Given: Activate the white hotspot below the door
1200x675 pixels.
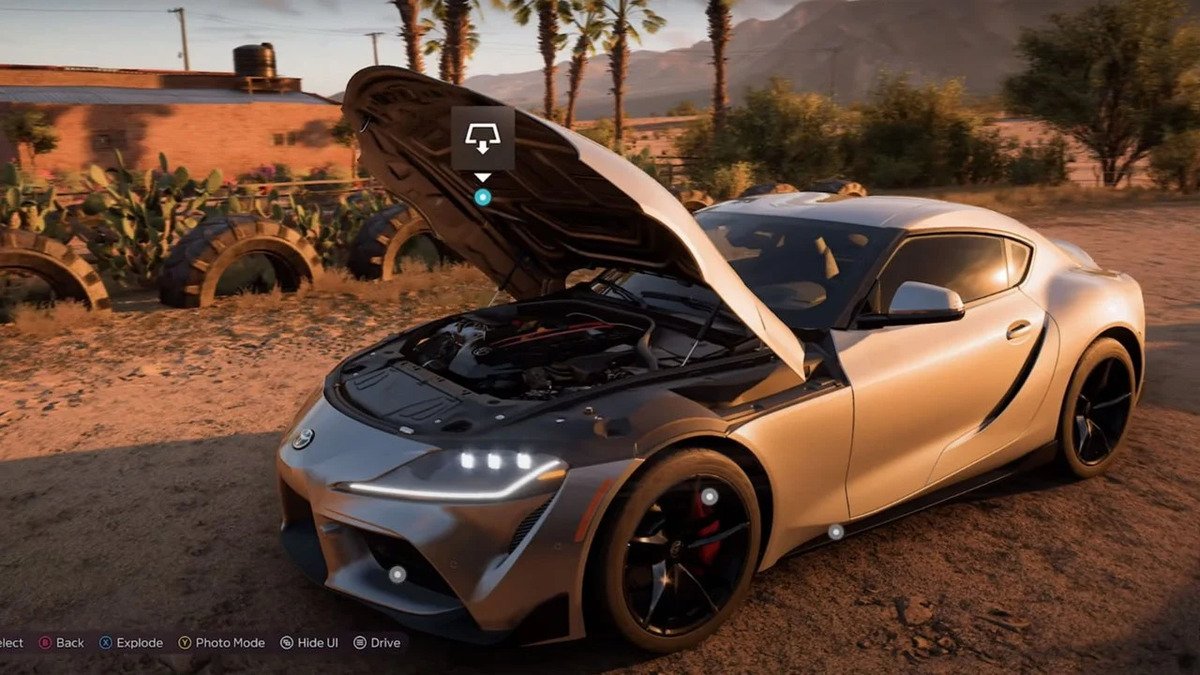Looking at the screenshot, I should click(x=835, y=532).
